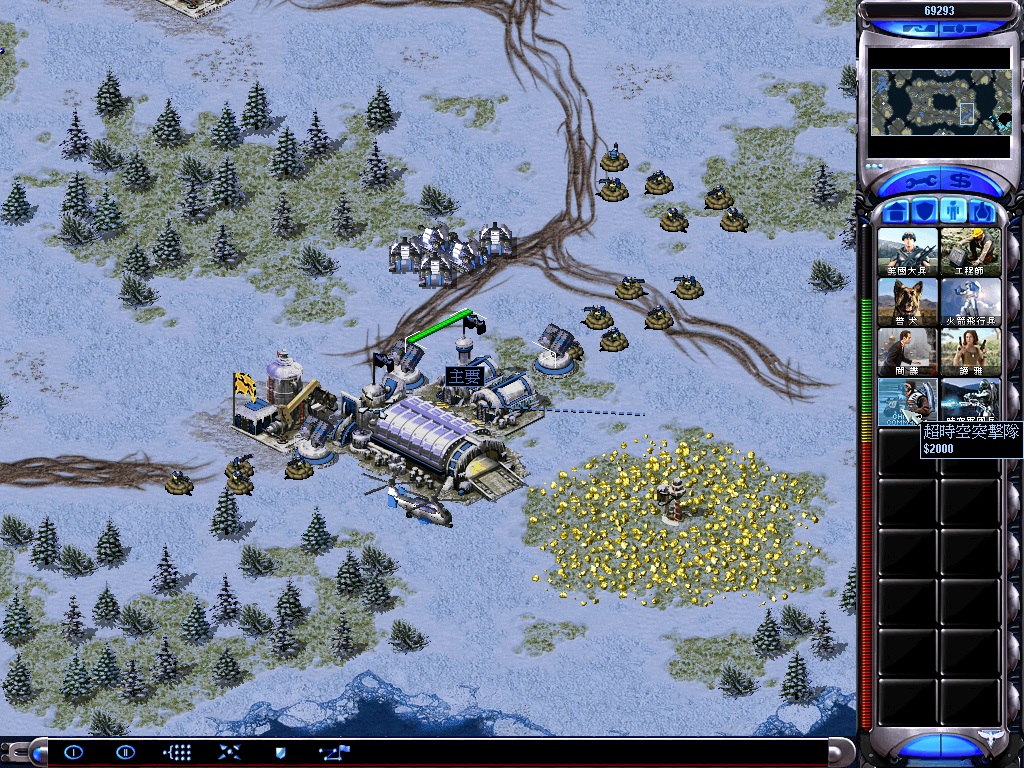Switch to the structures build tab

(897, 212)
